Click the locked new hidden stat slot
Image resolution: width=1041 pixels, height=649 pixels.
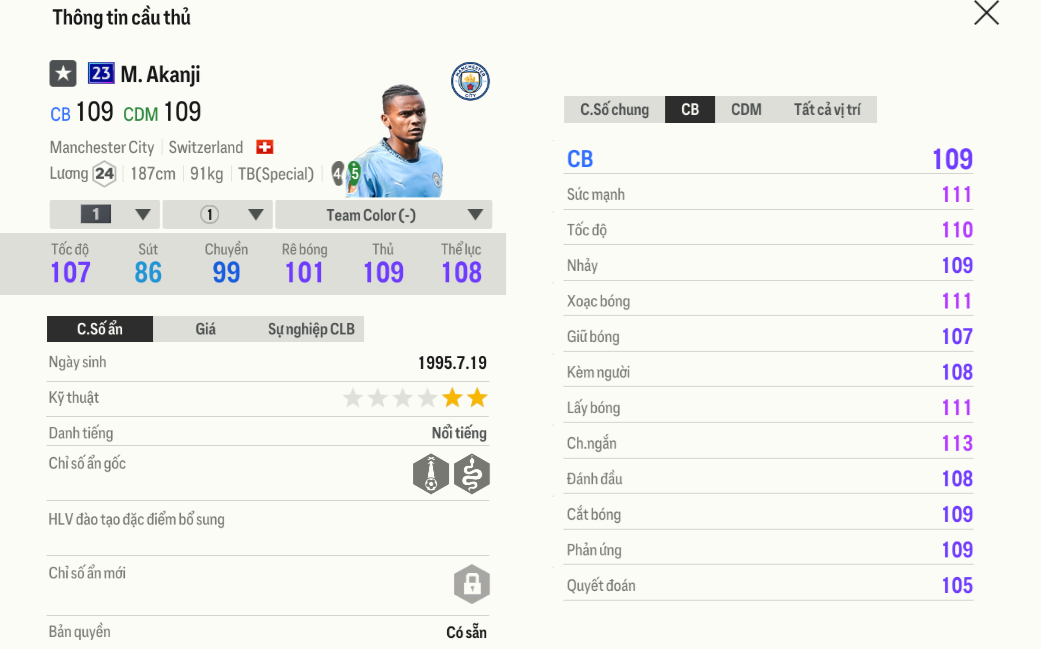tap(471, 584)
